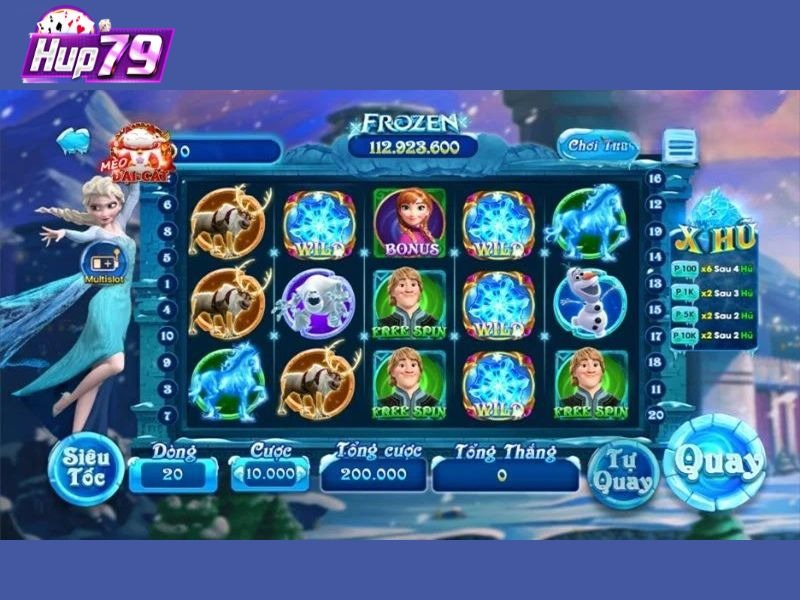Screen dimensions: 800x600
Task: Select the P.100 jackpot room
Action: (685, 270)
